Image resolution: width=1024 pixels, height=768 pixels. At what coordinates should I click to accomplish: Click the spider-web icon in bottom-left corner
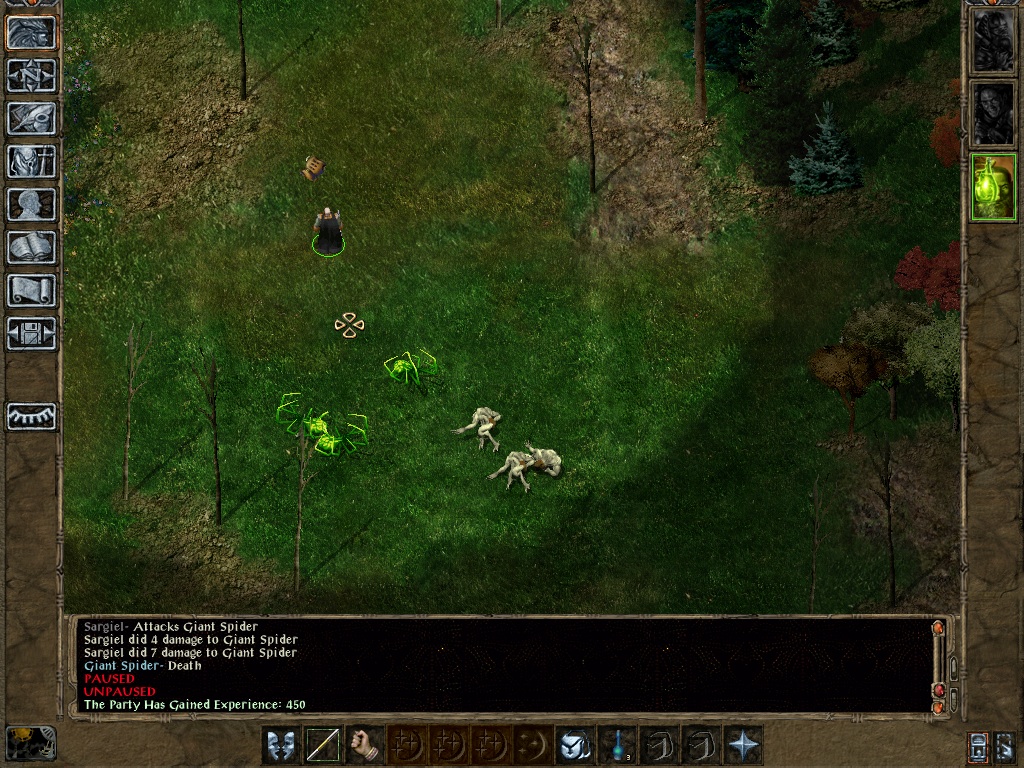pyautogui.click(x=30, y=743)
